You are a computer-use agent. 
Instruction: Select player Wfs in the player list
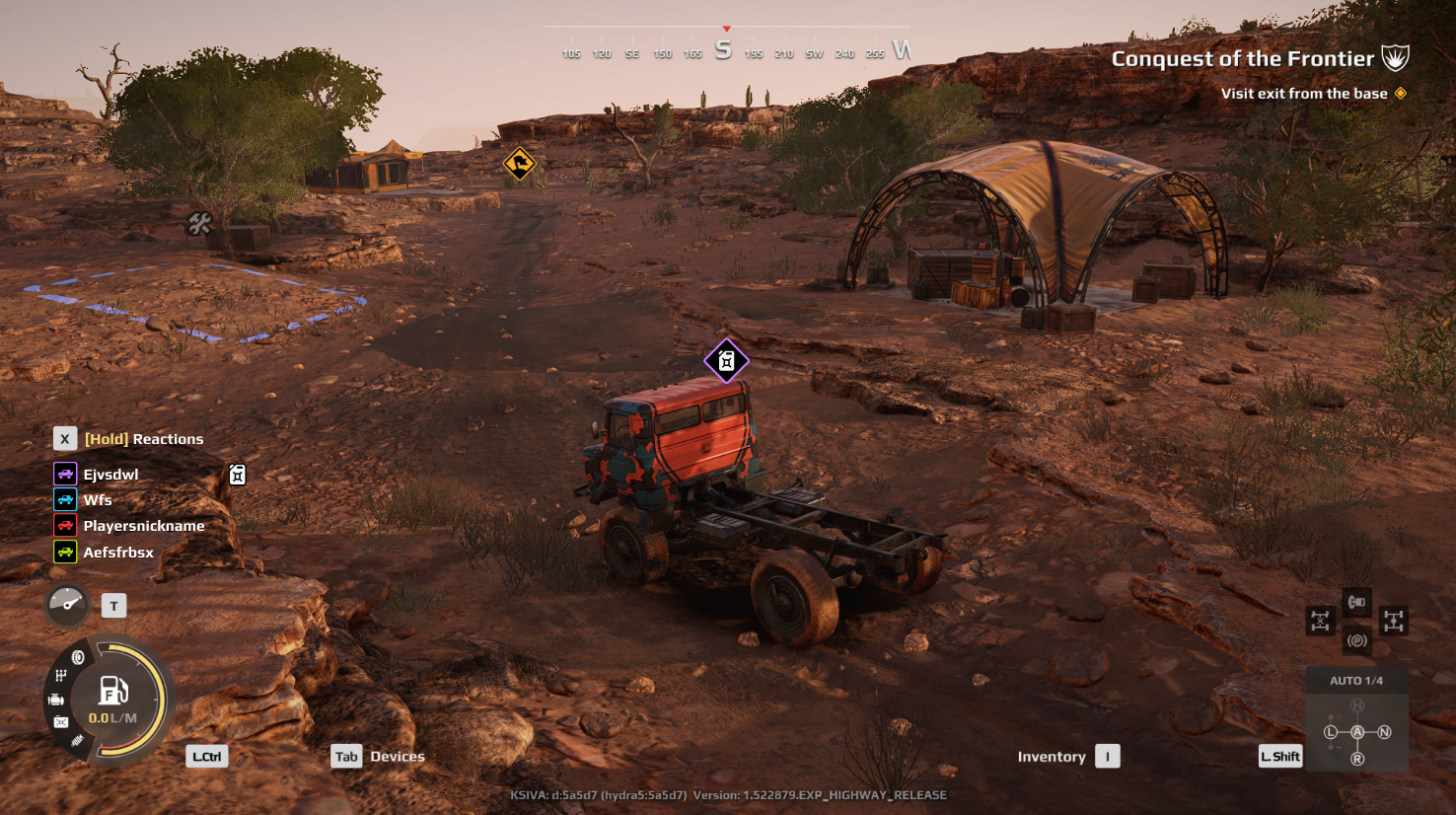tap(97, 500)
